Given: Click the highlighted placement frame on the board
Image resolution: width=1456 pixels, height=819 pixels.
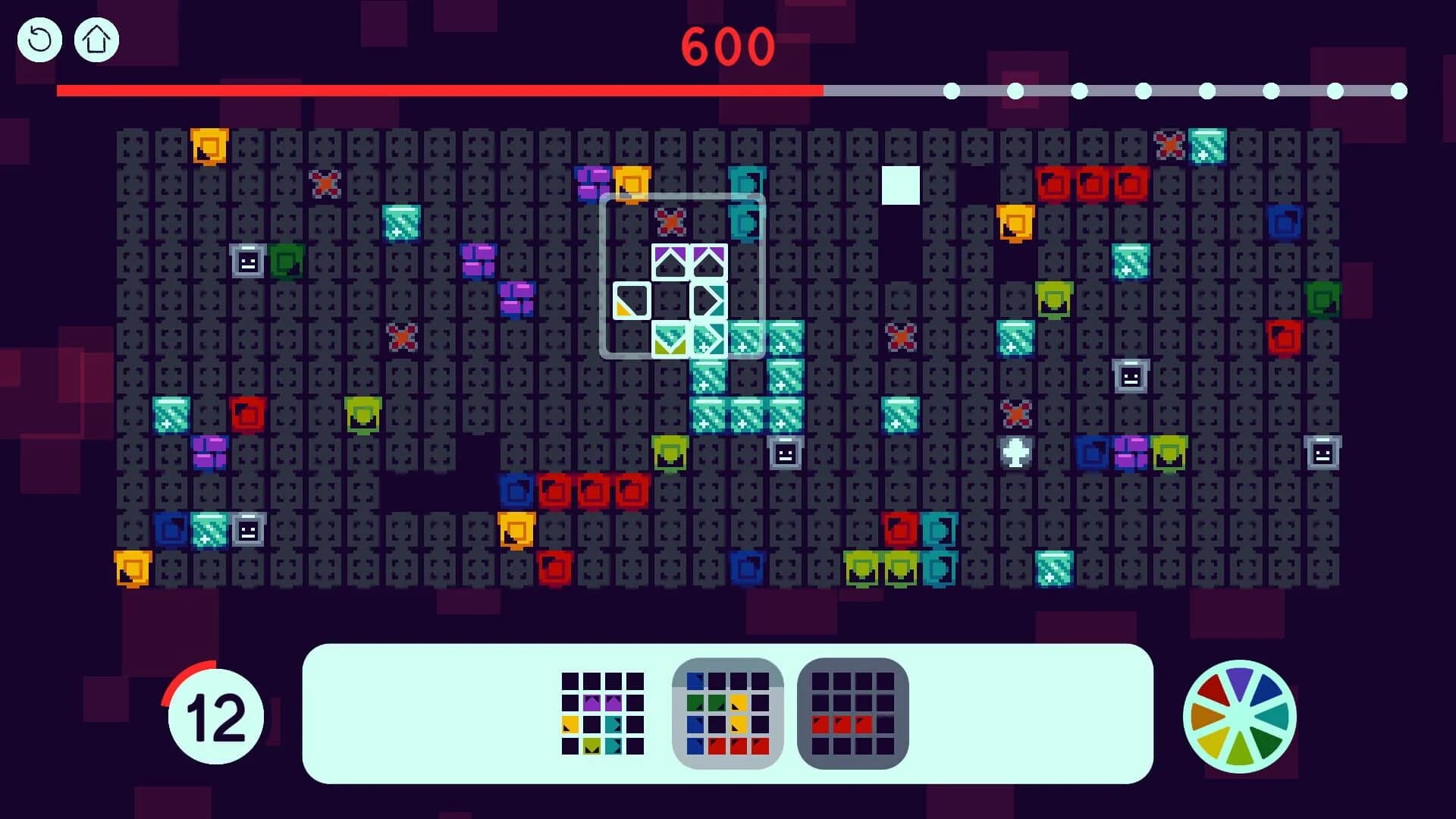Looking at the screenshot, I should pos(682,278).
